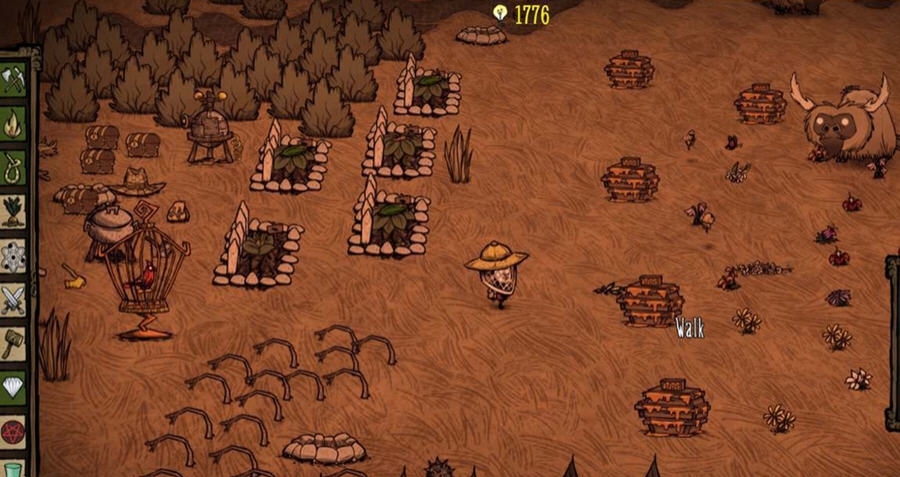Viewport: 900px width, 477px height.
Task: Open the Light crafting tab with flame icon
Action: (13, 124)
